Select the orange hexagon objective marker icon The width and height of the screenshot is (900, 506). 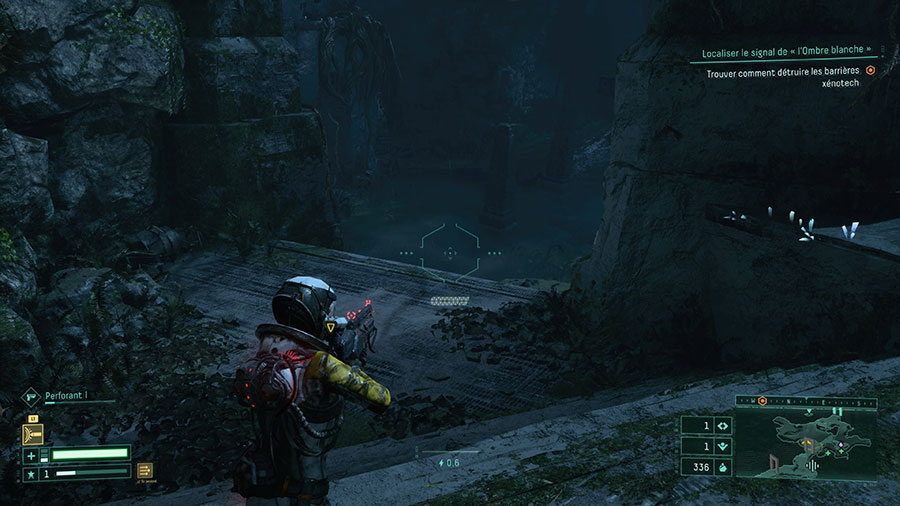tap(870, 70)
